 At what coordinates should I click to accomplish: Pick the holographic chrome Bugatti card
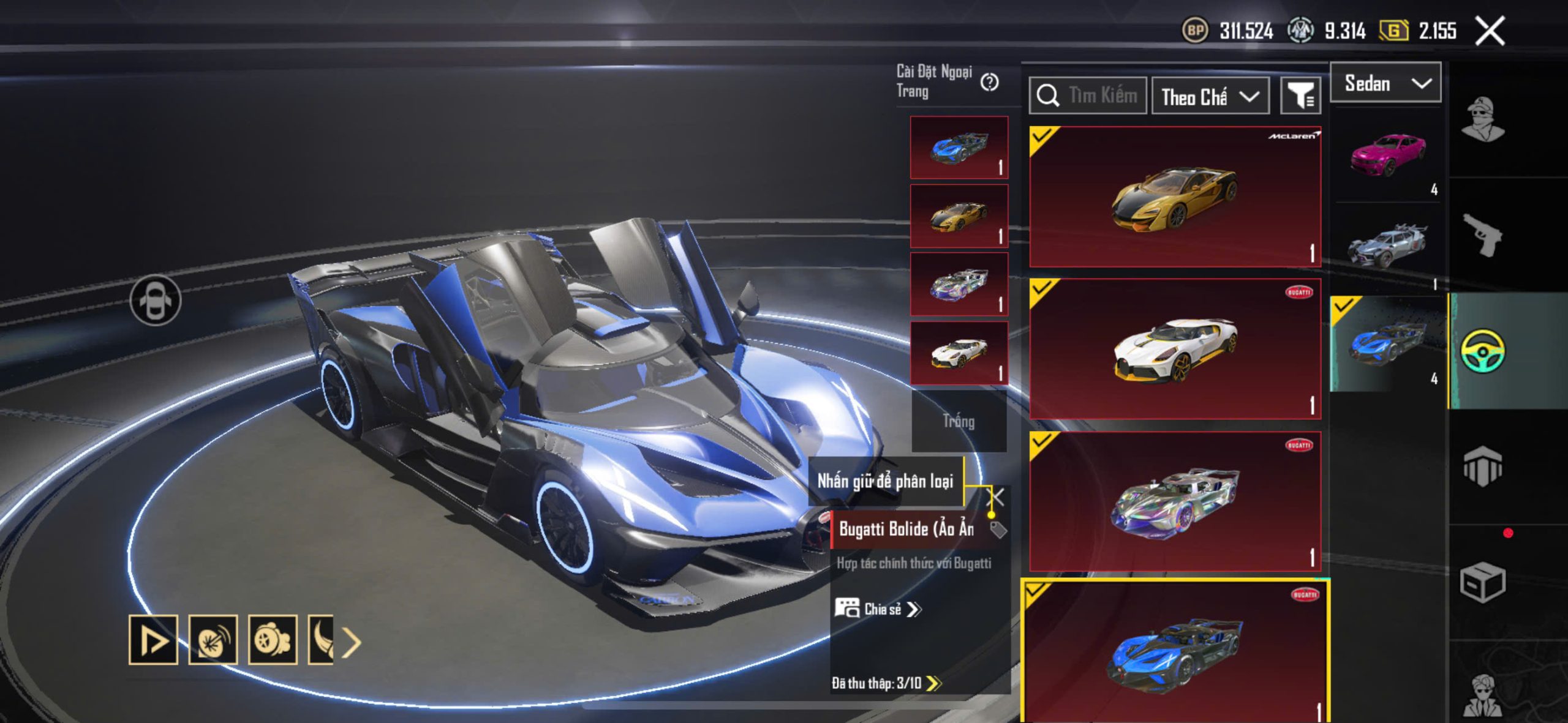coord(1175,501)
